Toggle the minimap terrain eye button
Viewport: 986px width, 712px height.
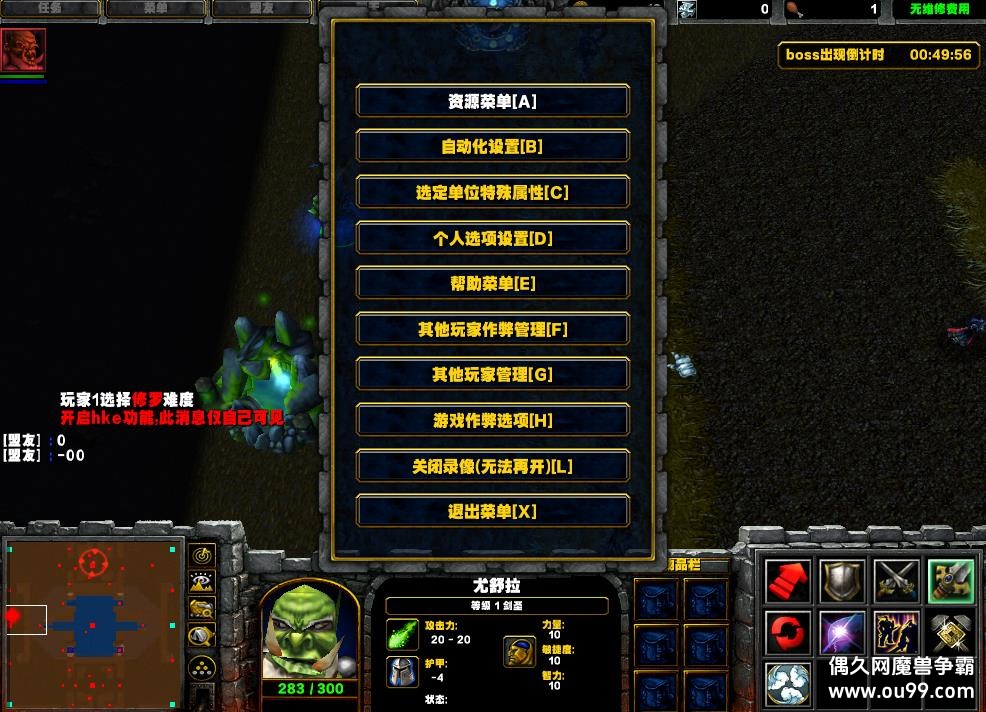point(202,581)
